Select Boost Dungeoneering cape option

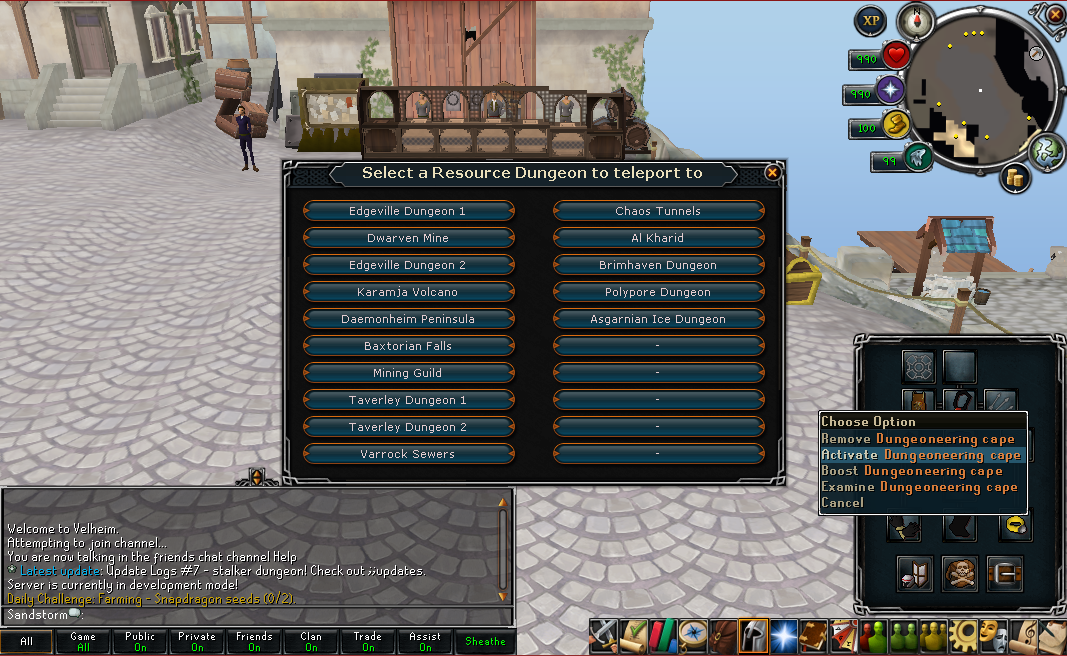pos(911,471)
